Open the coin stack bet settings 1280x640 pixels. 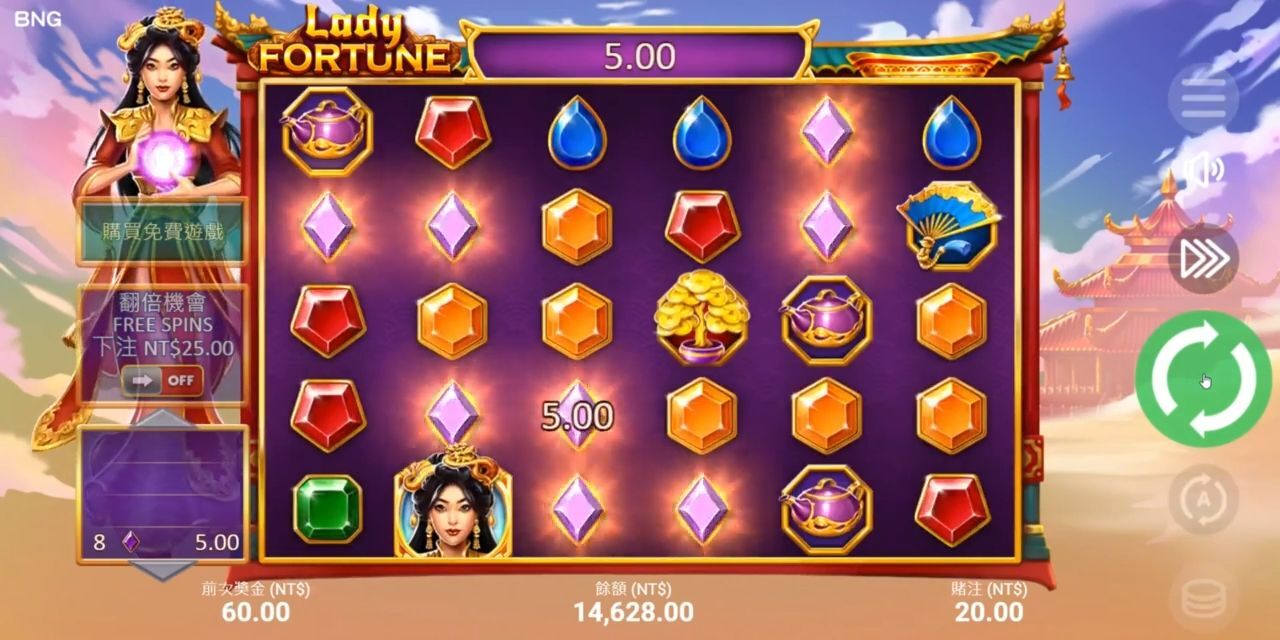coord(1203,600)
